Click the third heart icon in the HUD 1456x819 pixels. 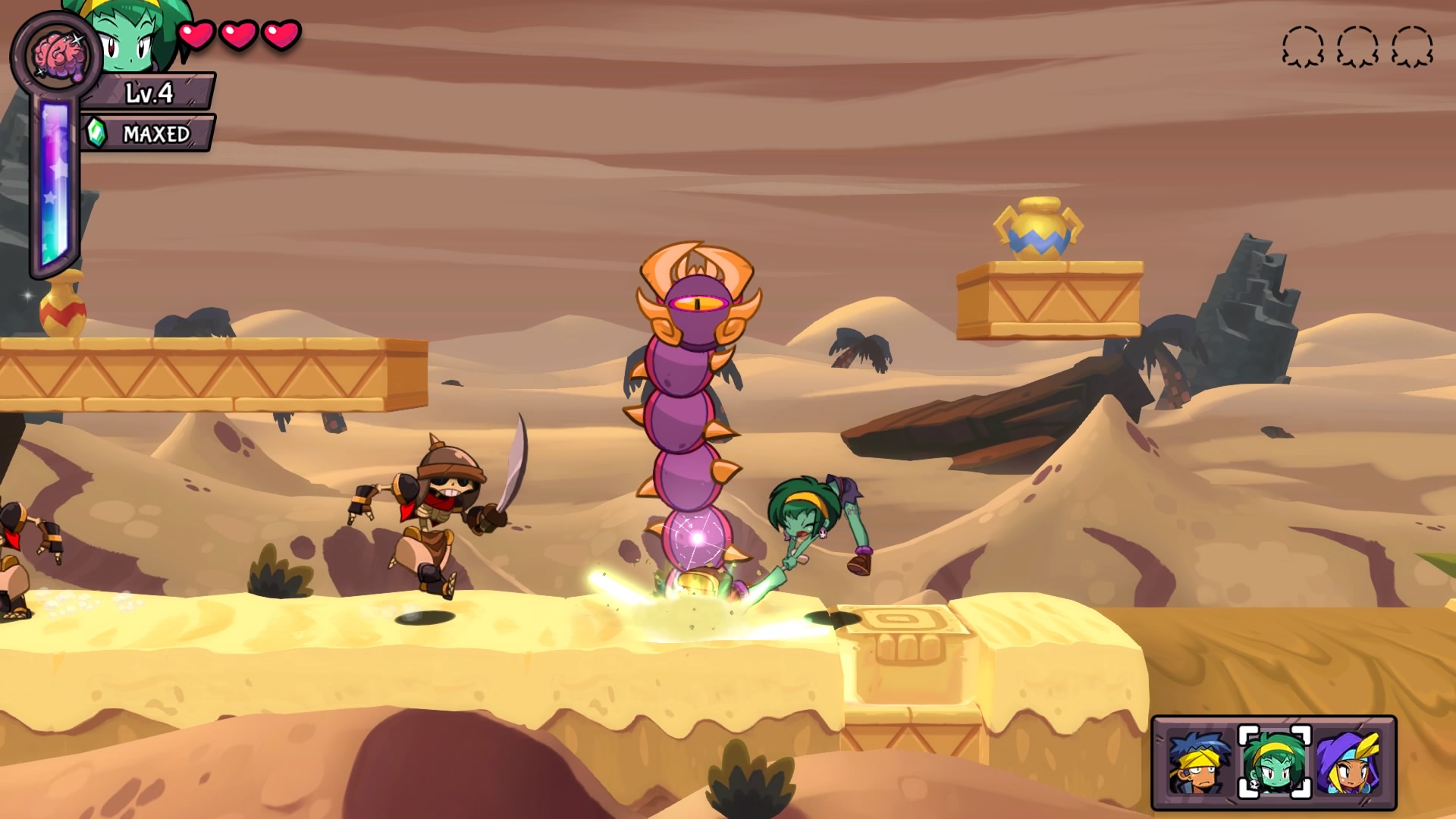coord(281,36)
